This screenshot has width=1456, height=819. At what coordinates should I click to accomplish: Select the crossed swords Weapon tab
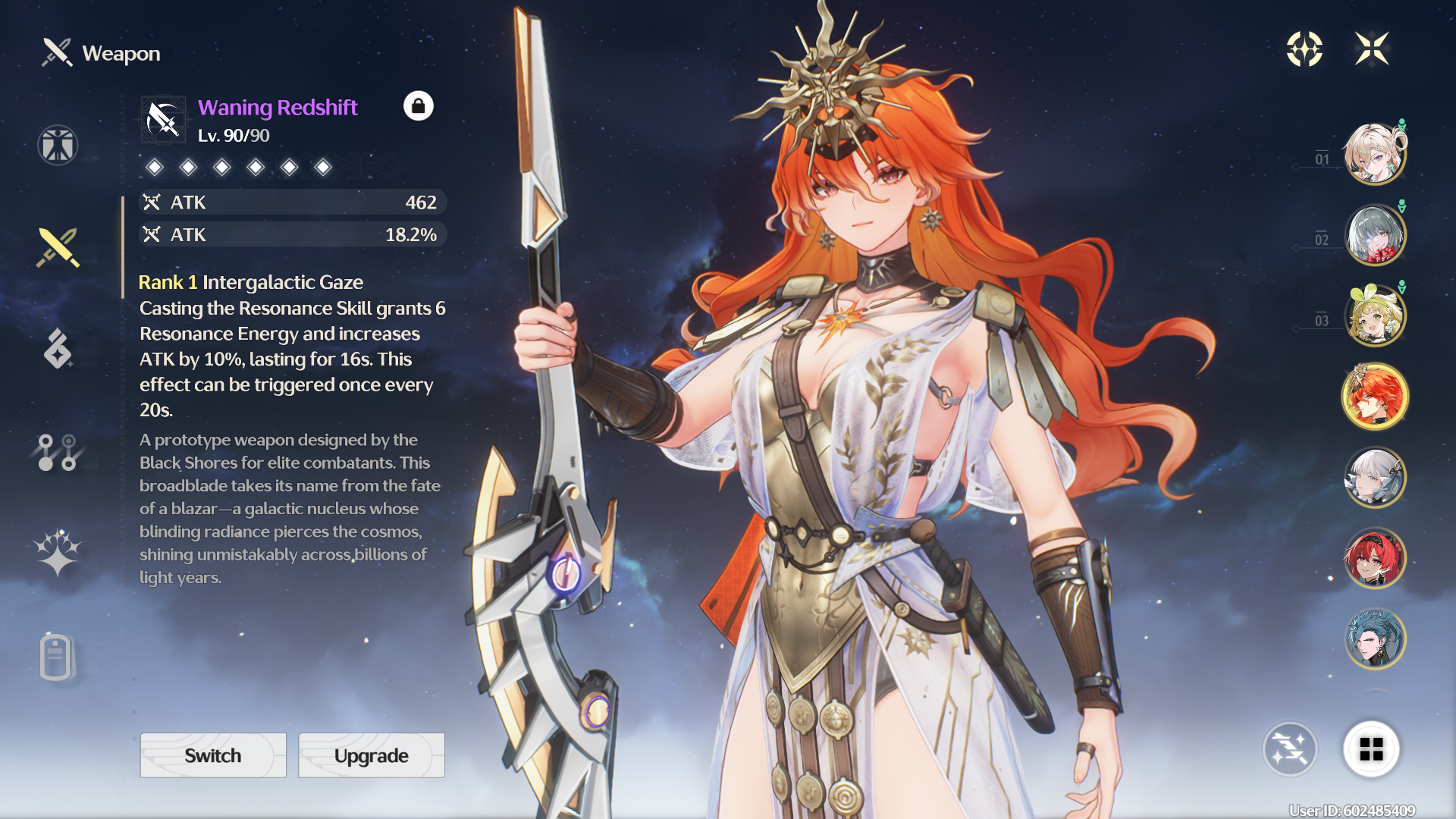tap(58, 247)
